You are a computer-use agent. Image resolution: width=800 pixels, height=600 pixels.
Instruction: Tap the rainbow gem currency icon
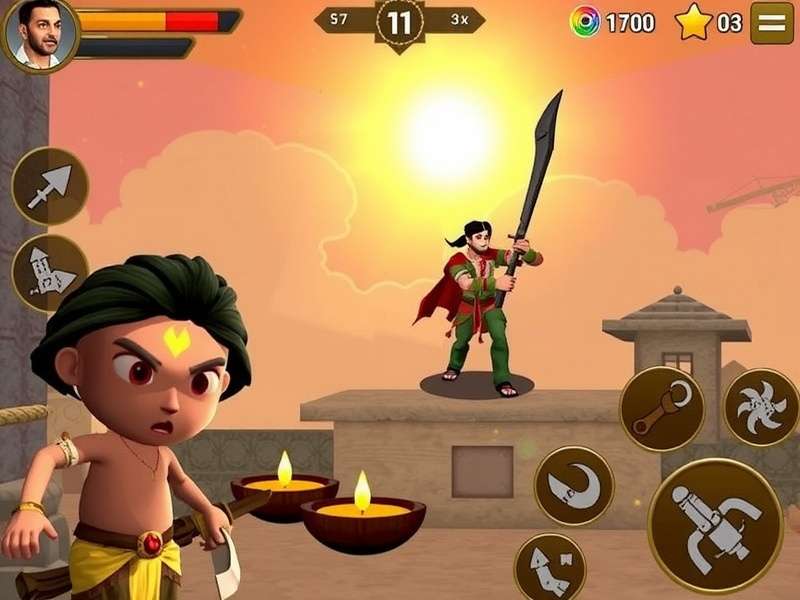[584, 21]
